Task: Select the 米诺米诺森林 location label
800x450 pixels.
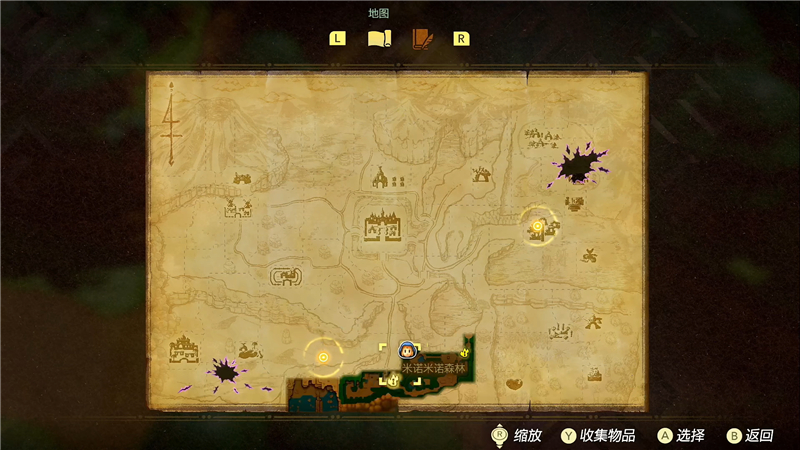Action: pos(434,368)
